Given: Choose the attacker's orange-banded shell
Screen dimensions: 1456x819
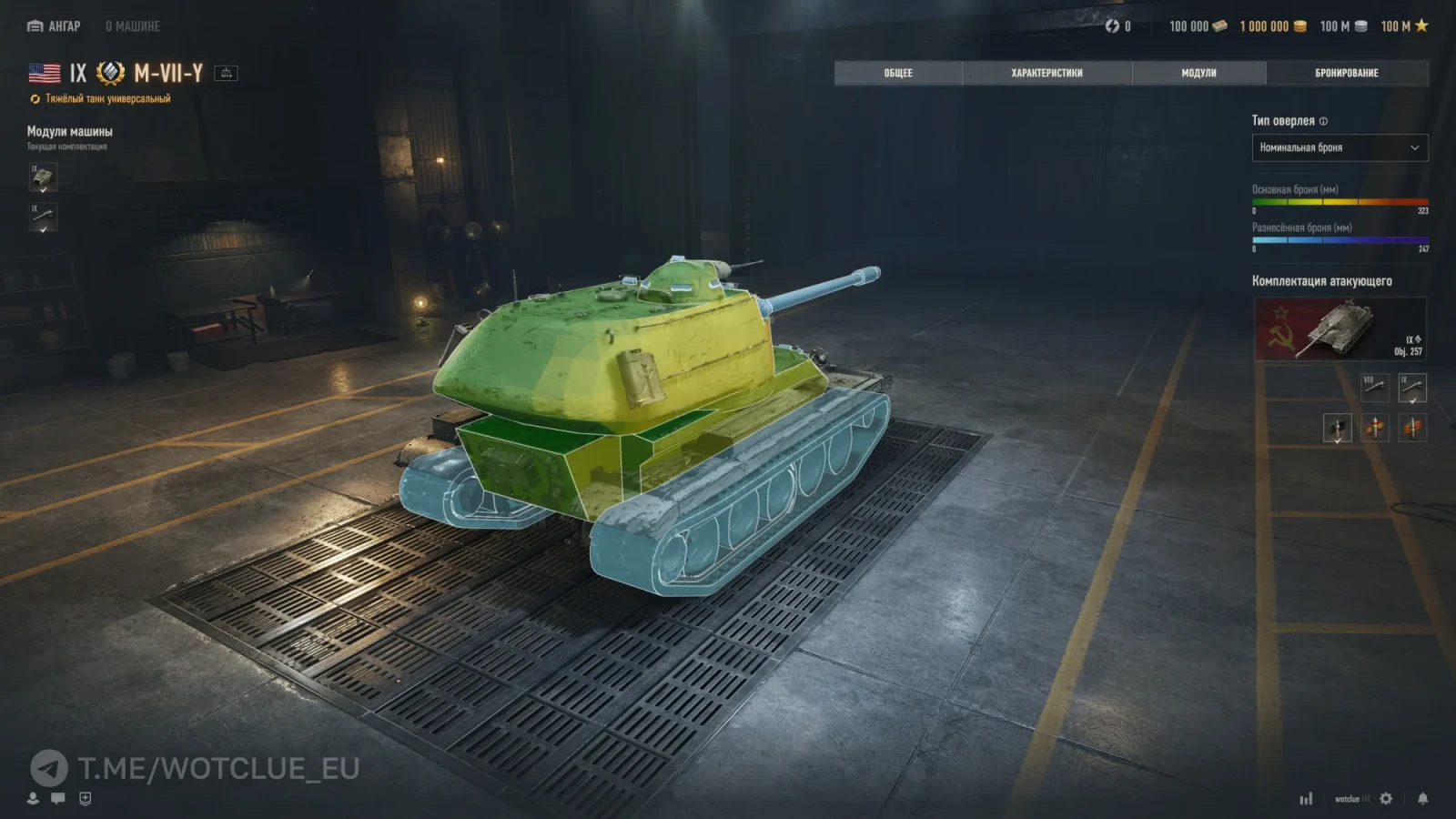Looking at the screenshot, I should [x=1412, y=427].
